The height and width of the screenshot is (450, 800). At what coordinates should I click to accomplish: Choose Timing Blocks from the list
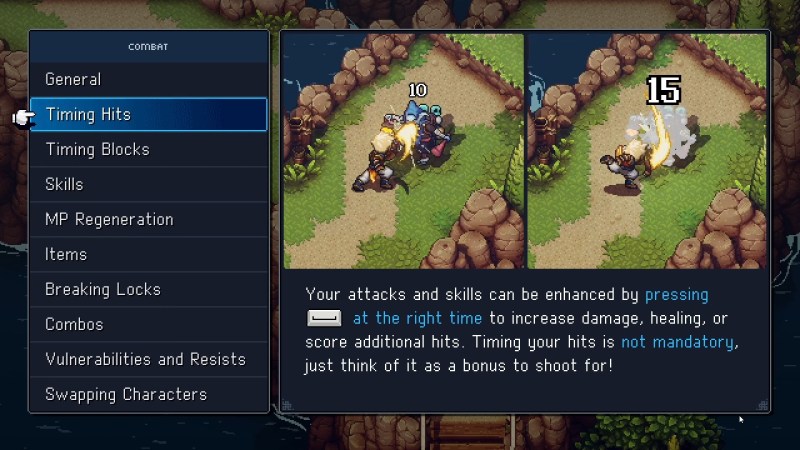148,150
